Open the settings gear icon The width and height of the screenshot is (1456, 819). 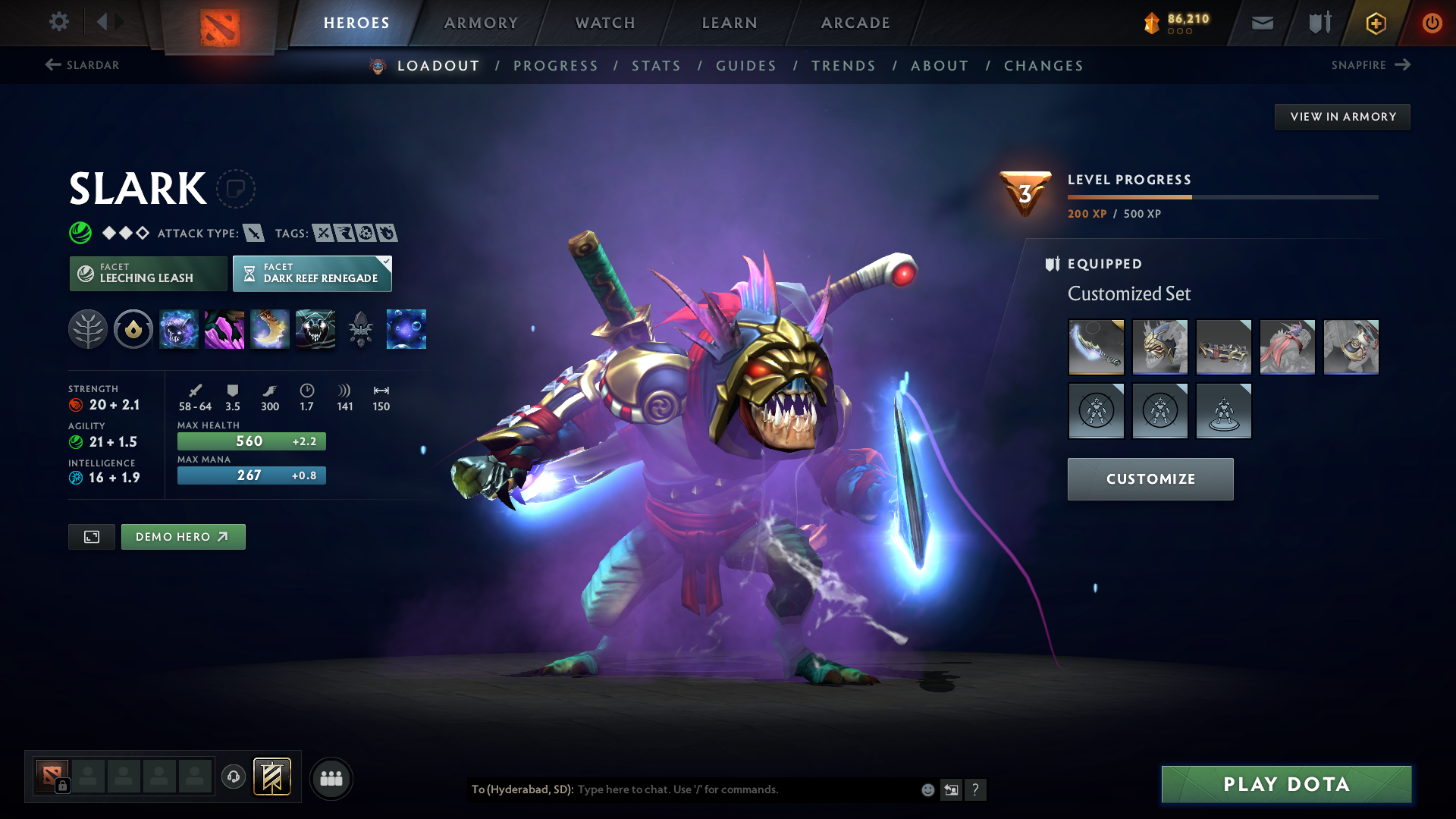(x=59, y=22)
